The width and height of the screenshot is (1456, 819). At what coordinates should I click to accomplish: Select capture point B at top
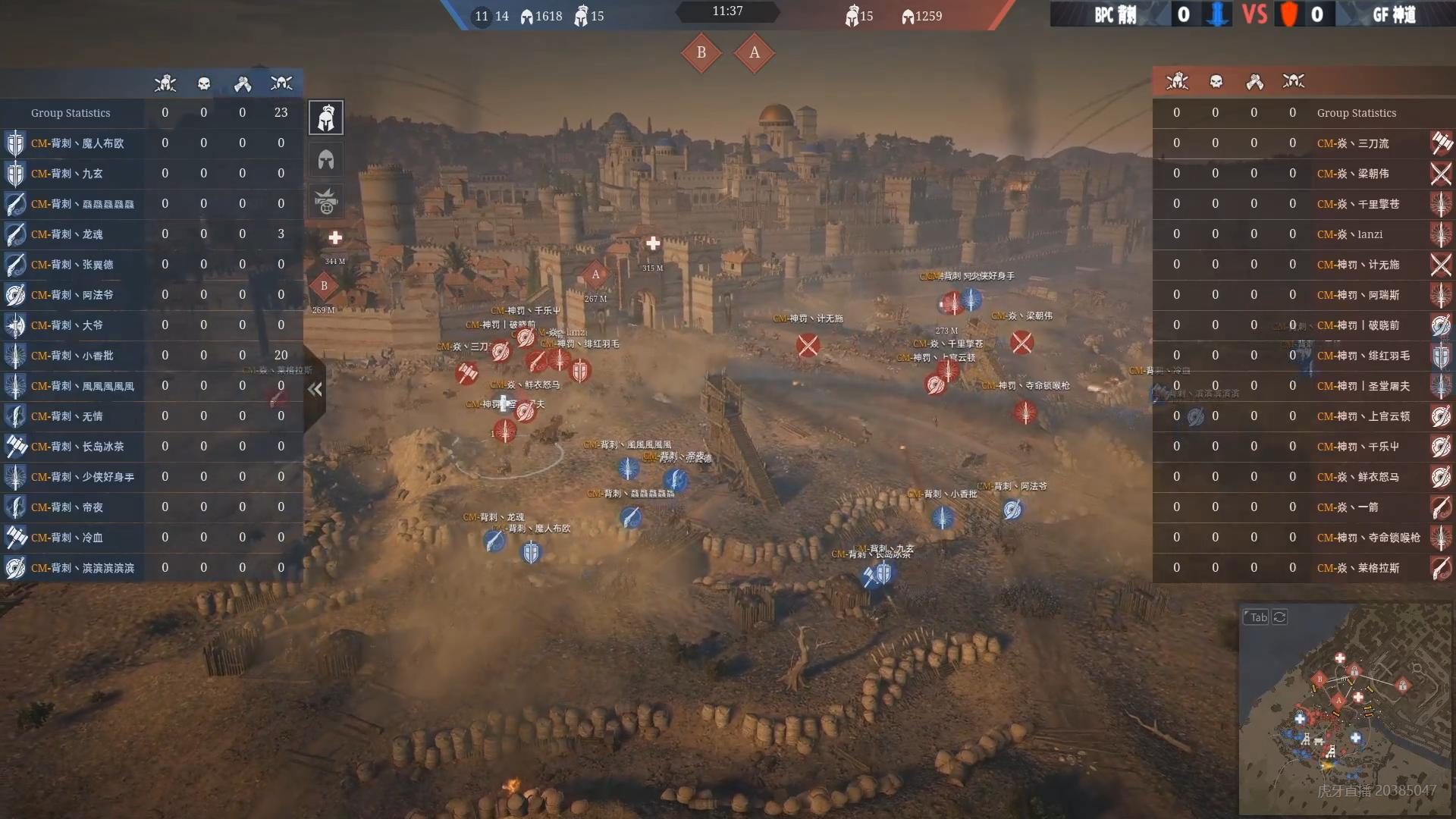[x=701, y=52]
